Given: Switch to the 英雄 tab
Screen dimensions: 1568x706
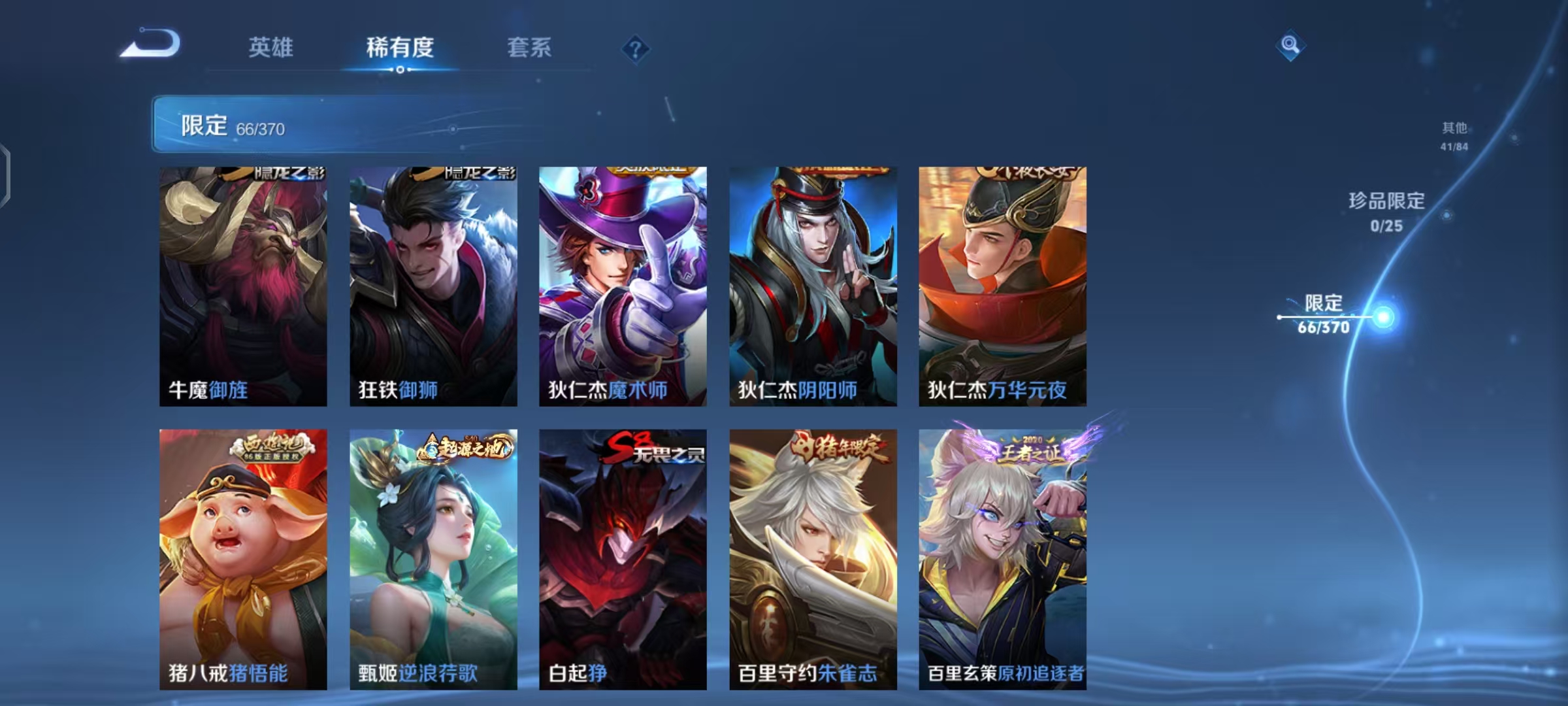Looking at the screenshot, I should (x=271, y=48).
